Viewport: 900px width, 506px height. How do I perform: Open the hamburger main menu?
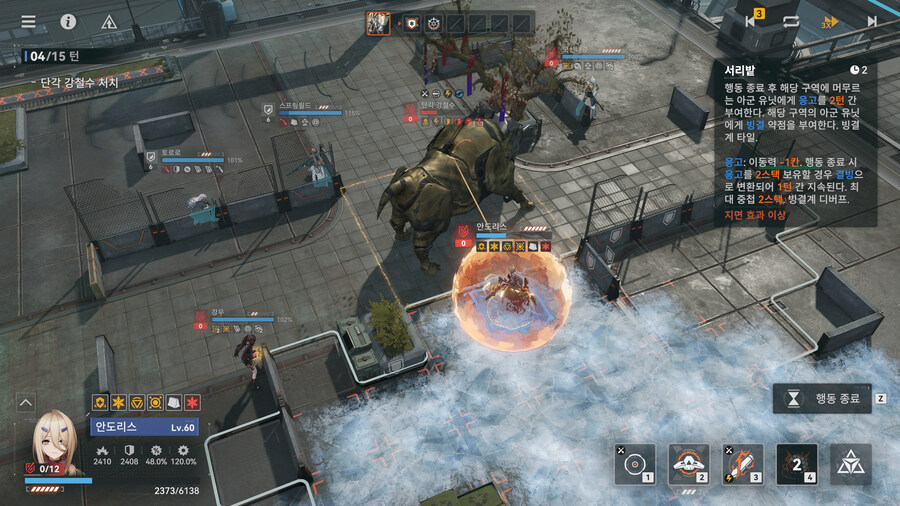(x=28, y=21)
